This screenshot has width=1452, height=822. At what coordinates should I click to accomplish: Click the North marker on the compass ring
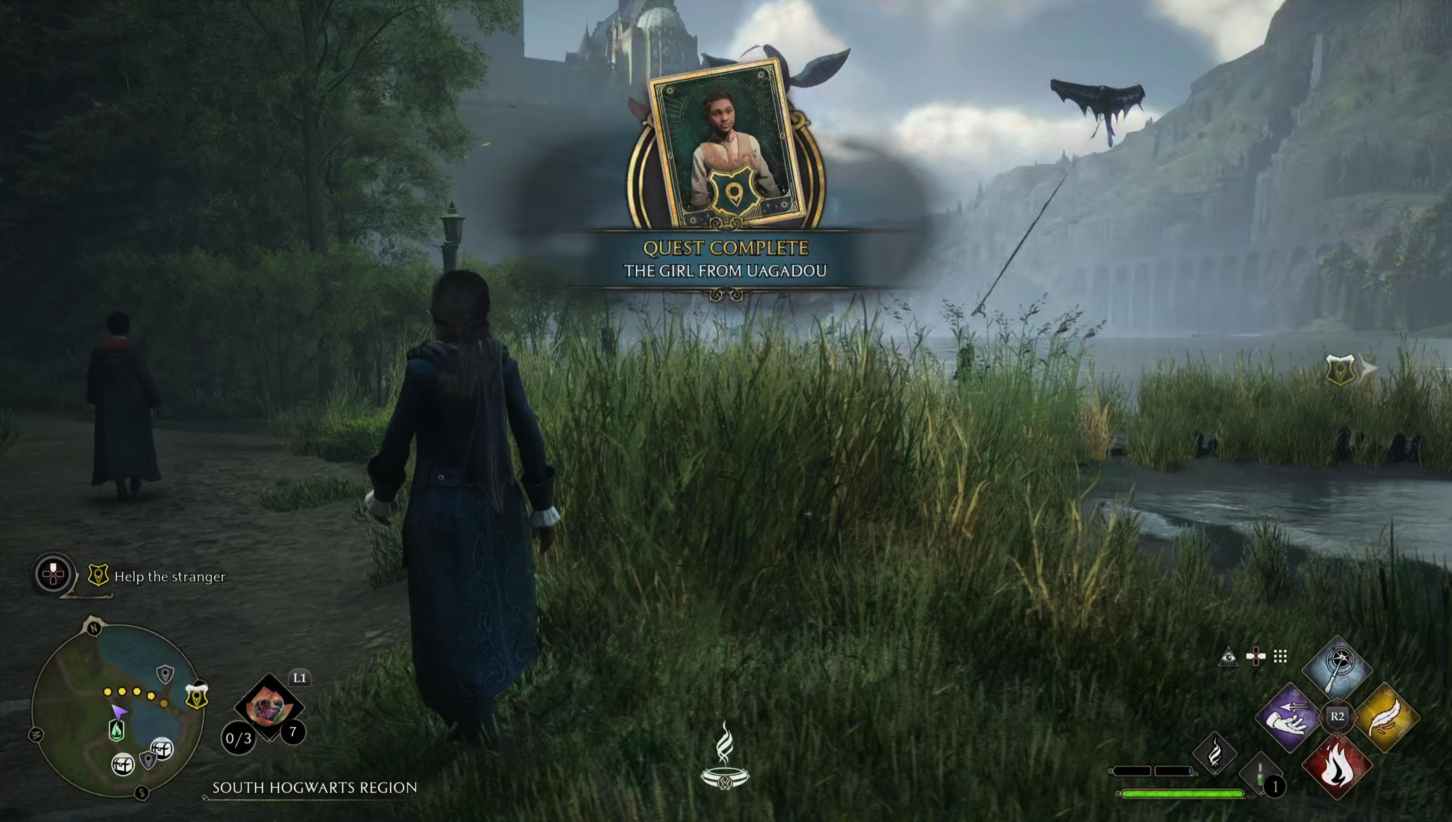(93, 627)
